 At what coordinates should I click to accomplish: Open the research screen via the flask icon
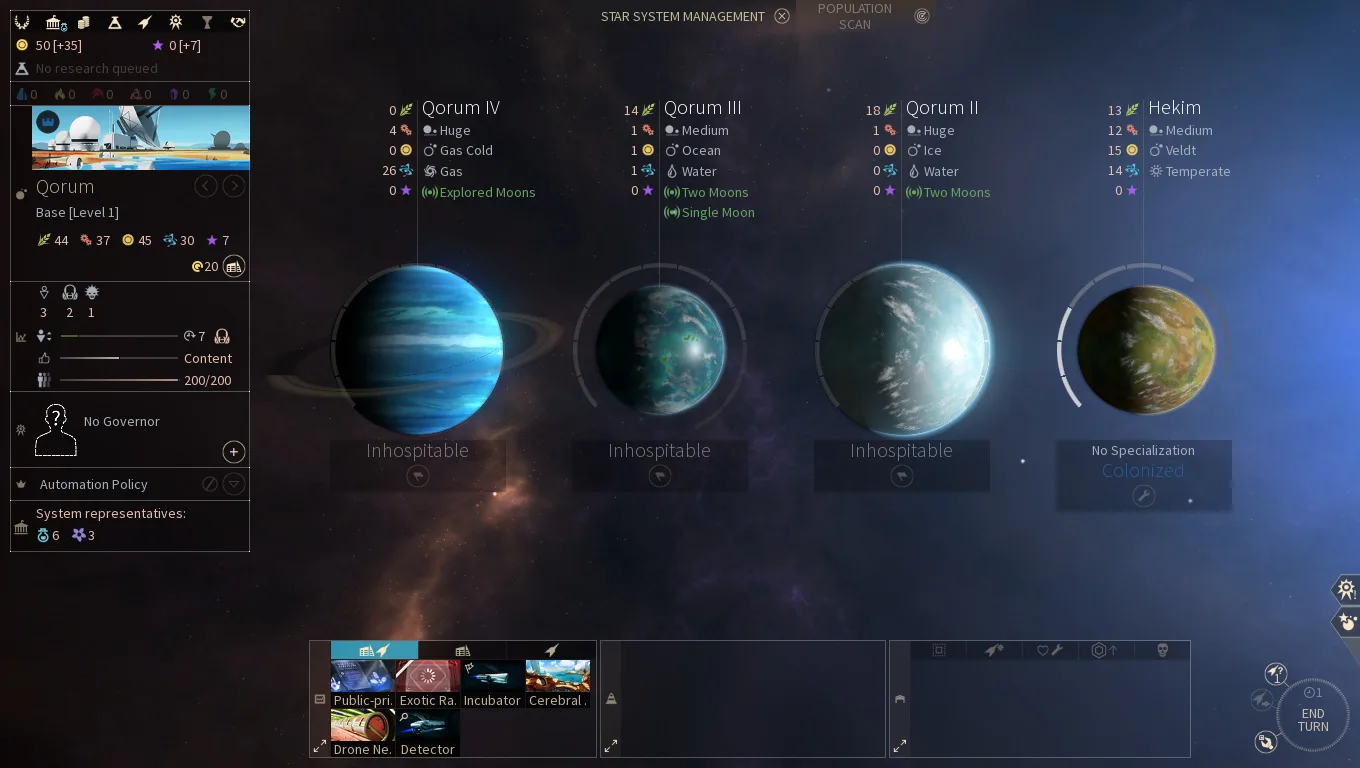(116, 21)
